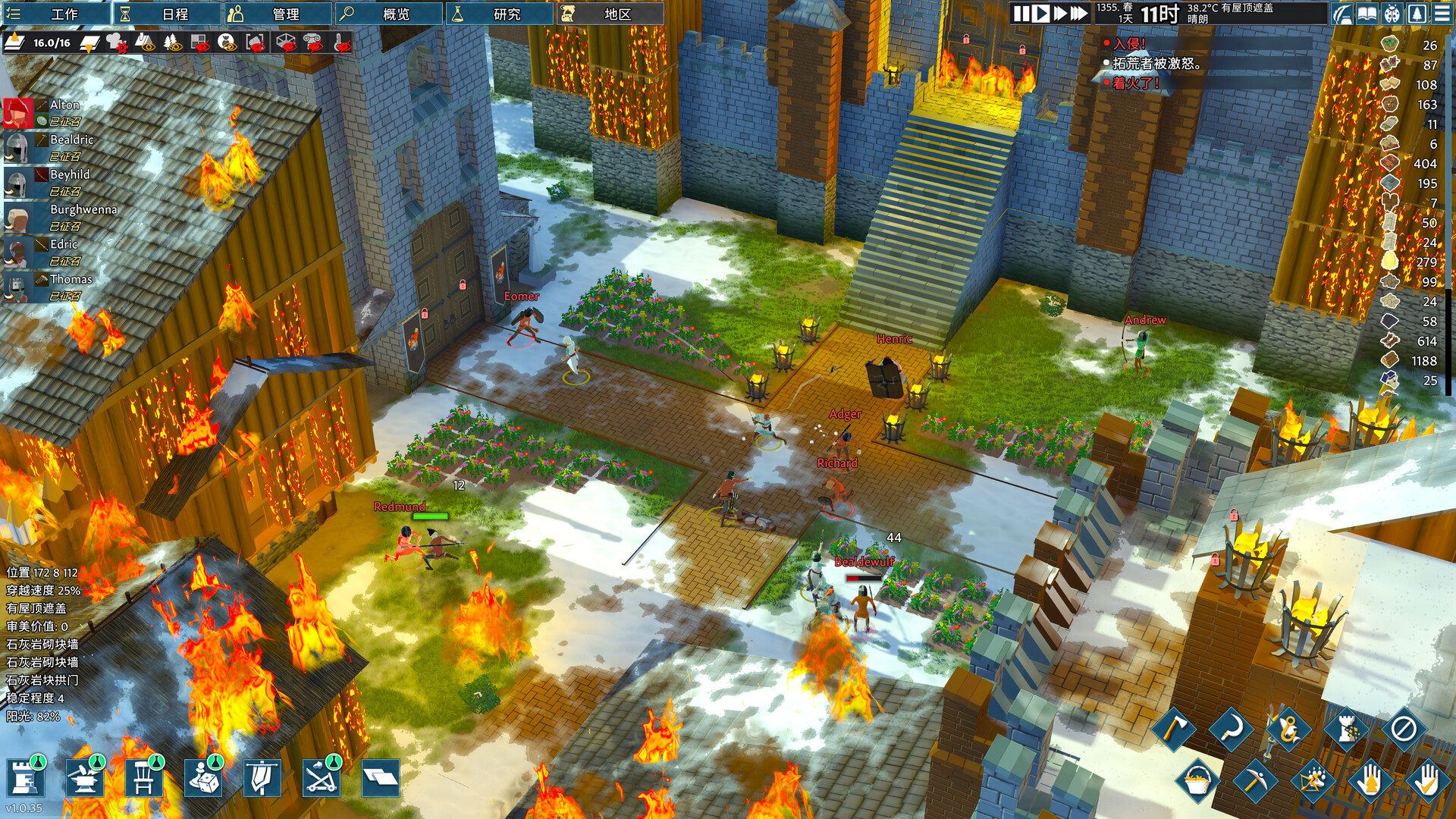Screen dimensions: 1456x819
Task: Open the hamburger main menu
Action: point(1442,14)
